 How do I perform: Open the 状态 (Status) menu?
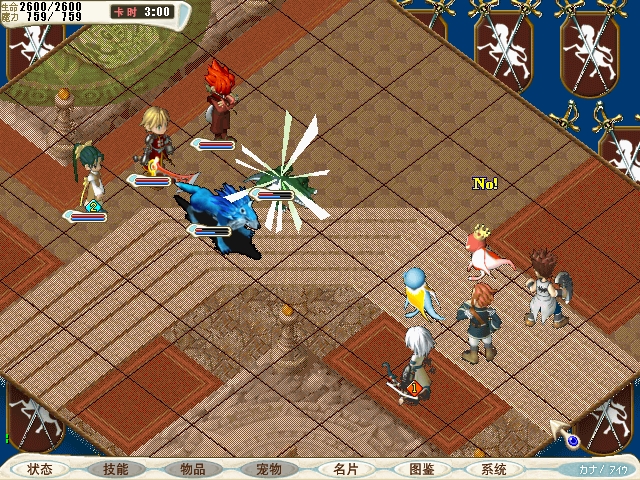pyautogui.click(x=40, y=469)
